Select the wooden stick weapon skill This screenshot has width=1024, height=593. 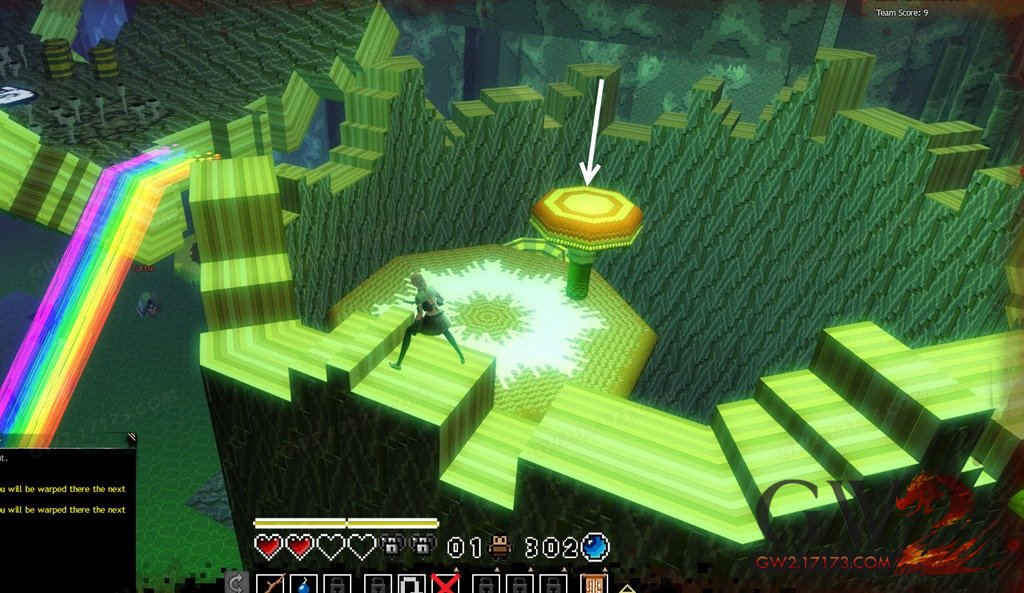(271, 583)
